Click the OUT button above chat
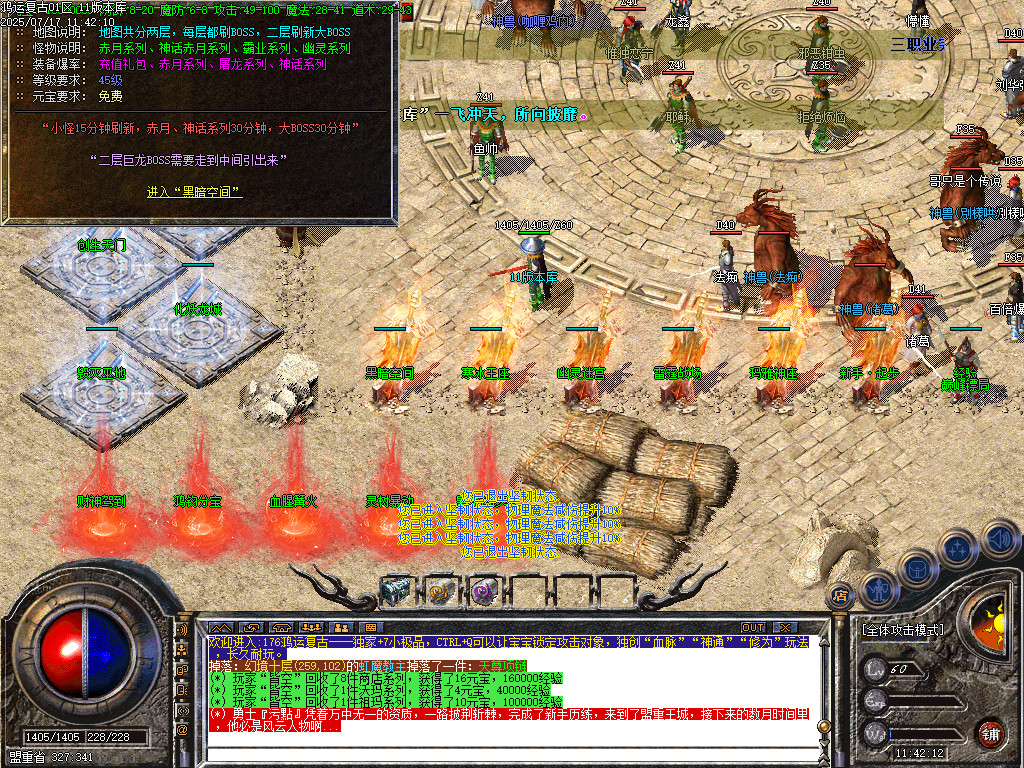Screen dimensions: 1024x768 point(753,627)
